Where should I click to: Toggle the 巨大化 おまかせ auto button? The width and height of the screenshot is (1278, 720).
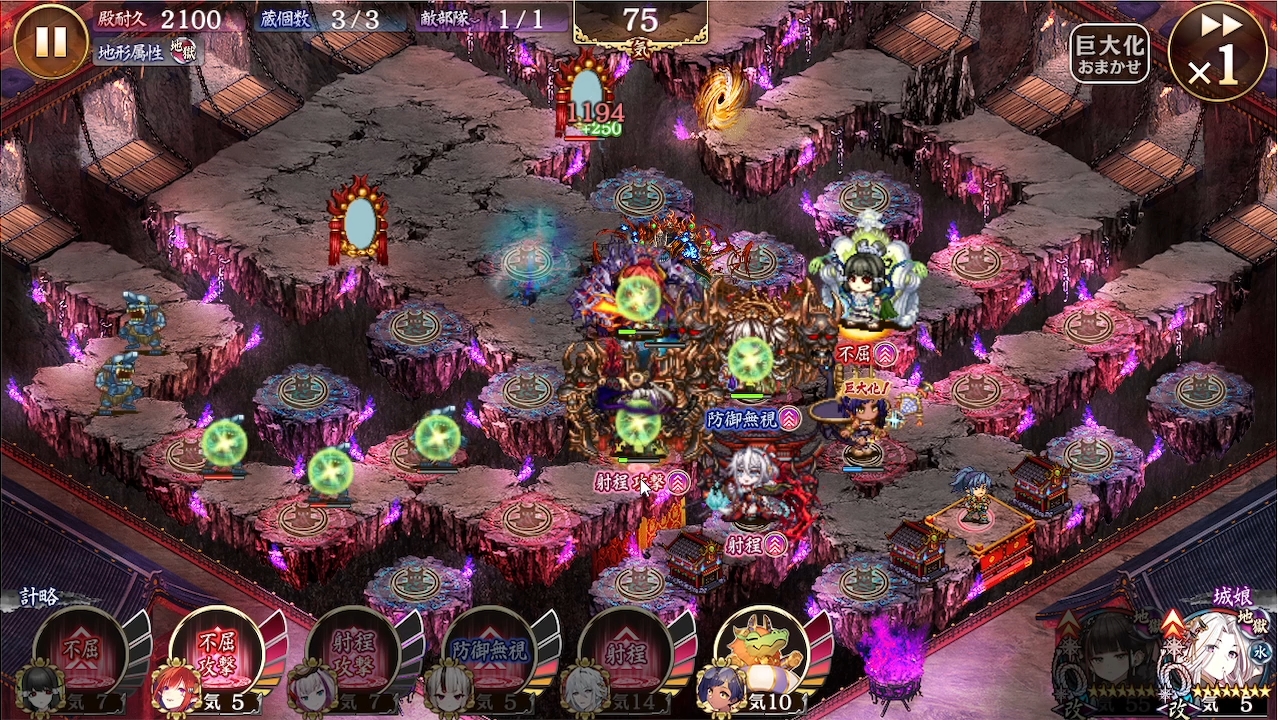point(1108,53)
